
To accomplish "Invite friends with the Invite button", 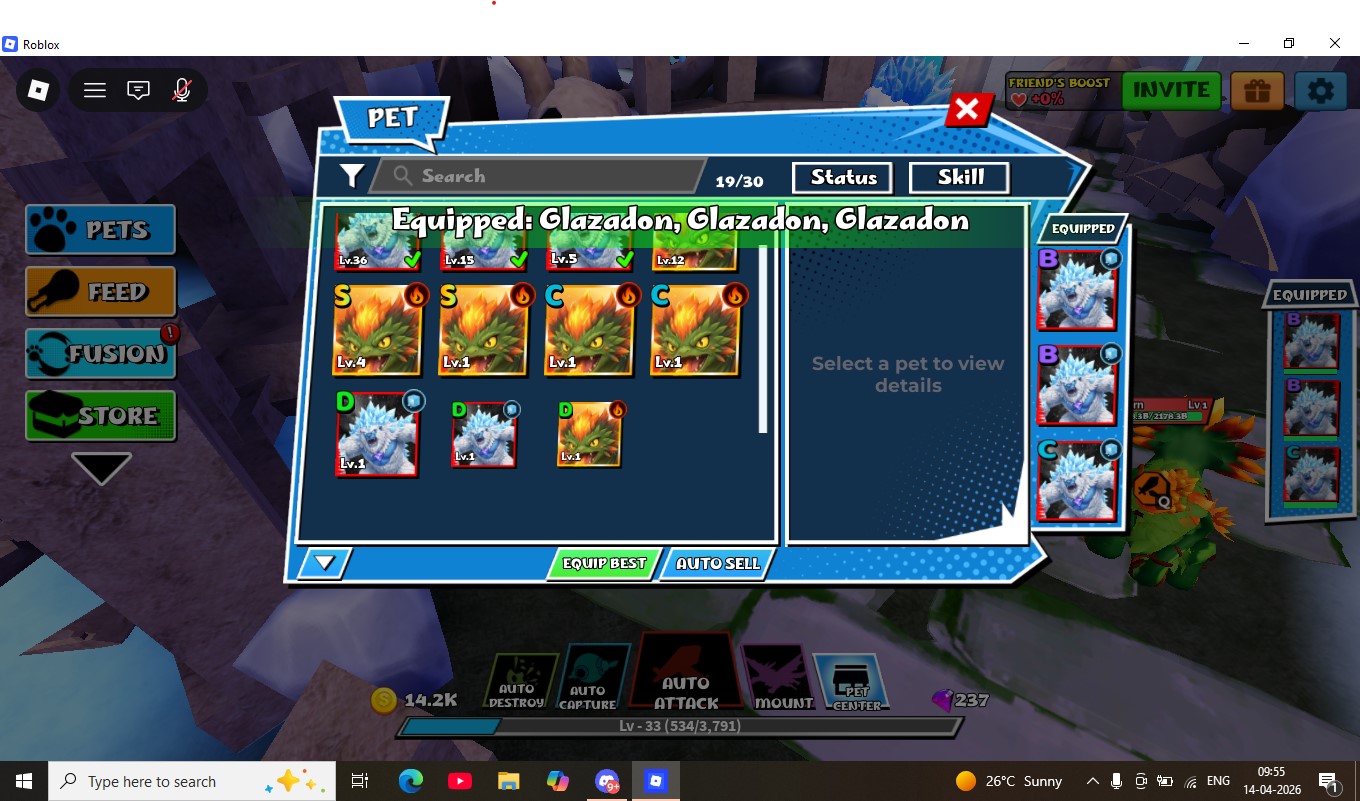I will [1171, 90].
